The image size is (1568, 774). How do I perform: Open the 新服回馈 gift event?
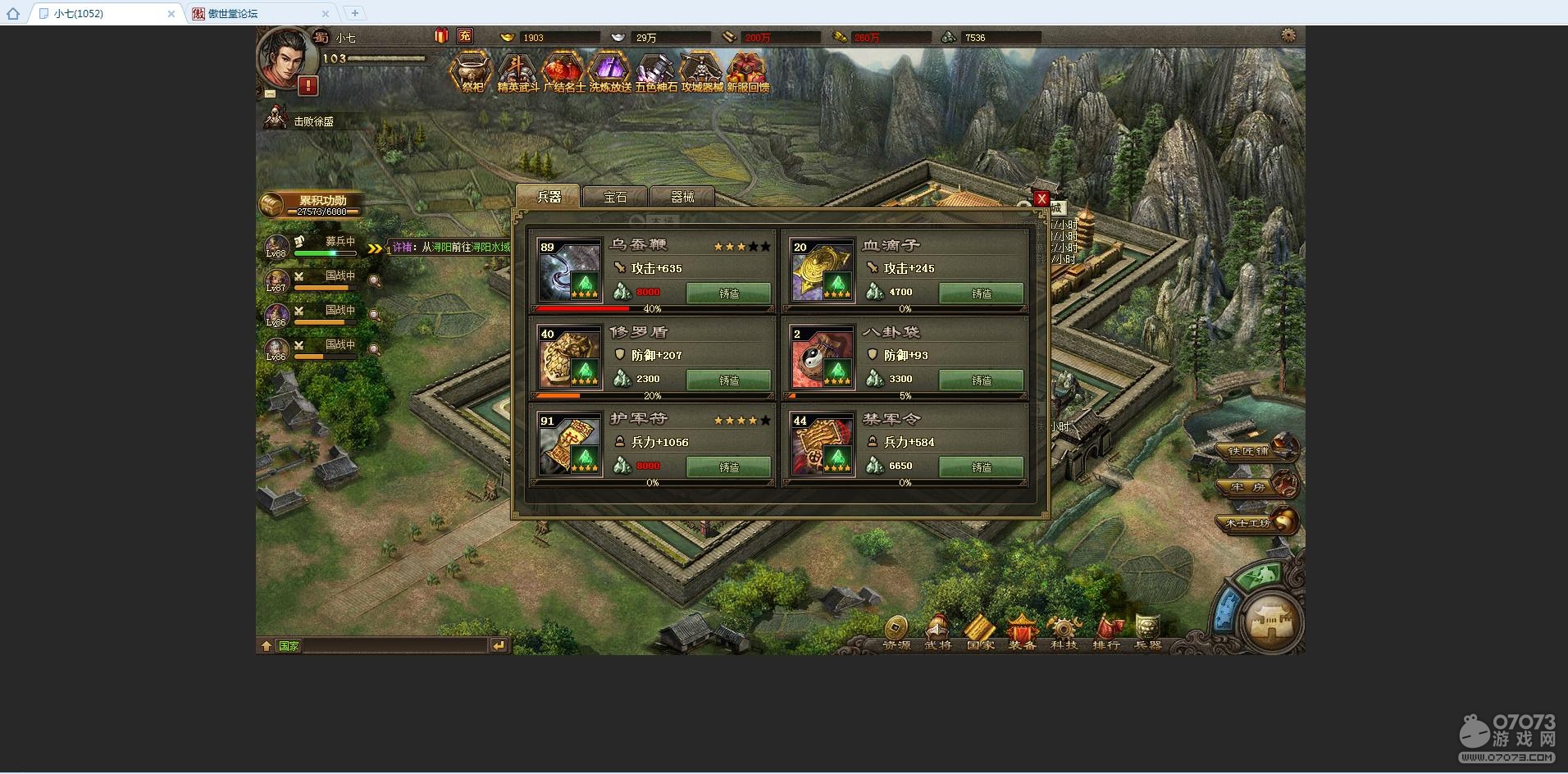(747, 72)
